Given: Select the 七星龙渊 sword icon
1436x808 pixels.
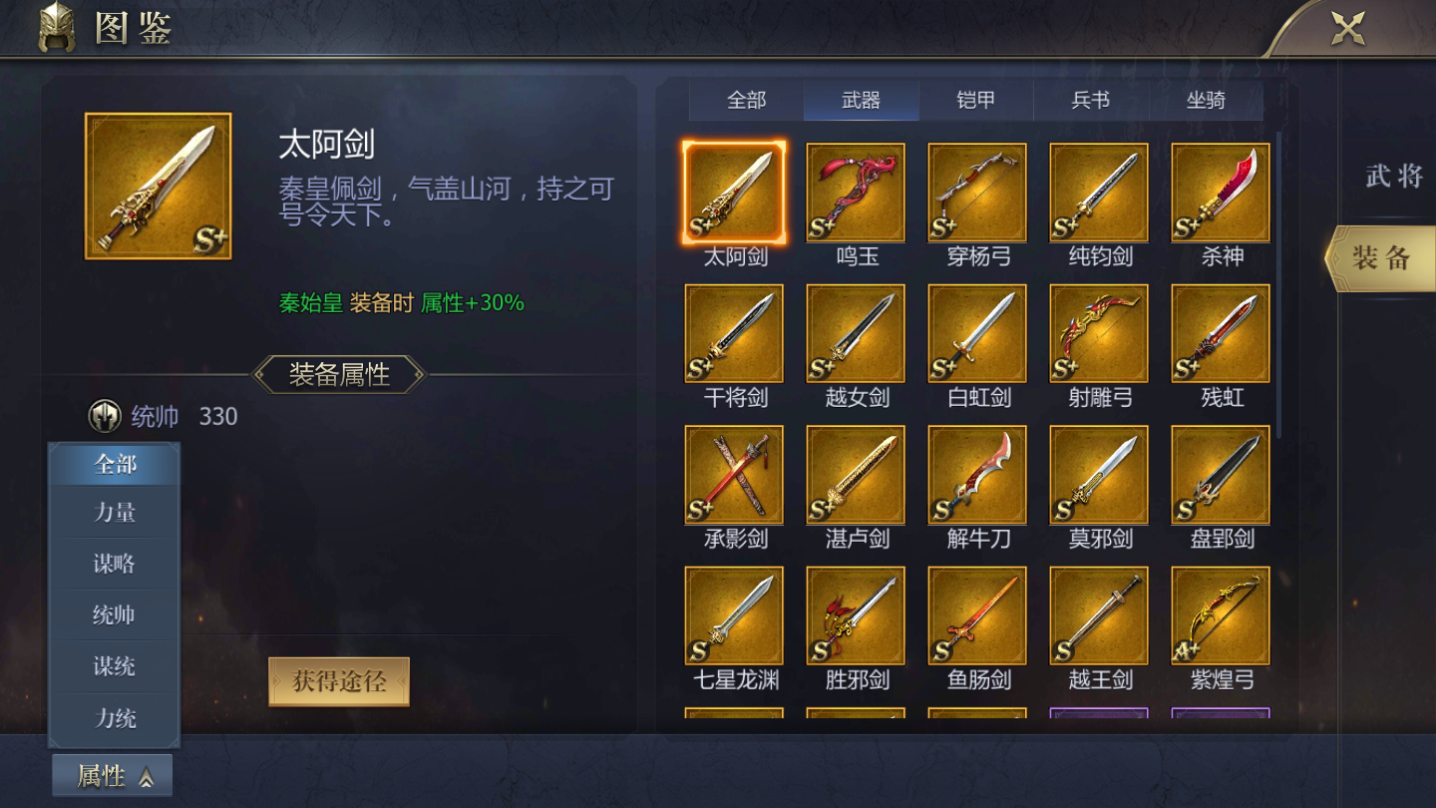Looking at the screenshot, I should point(733,617).
